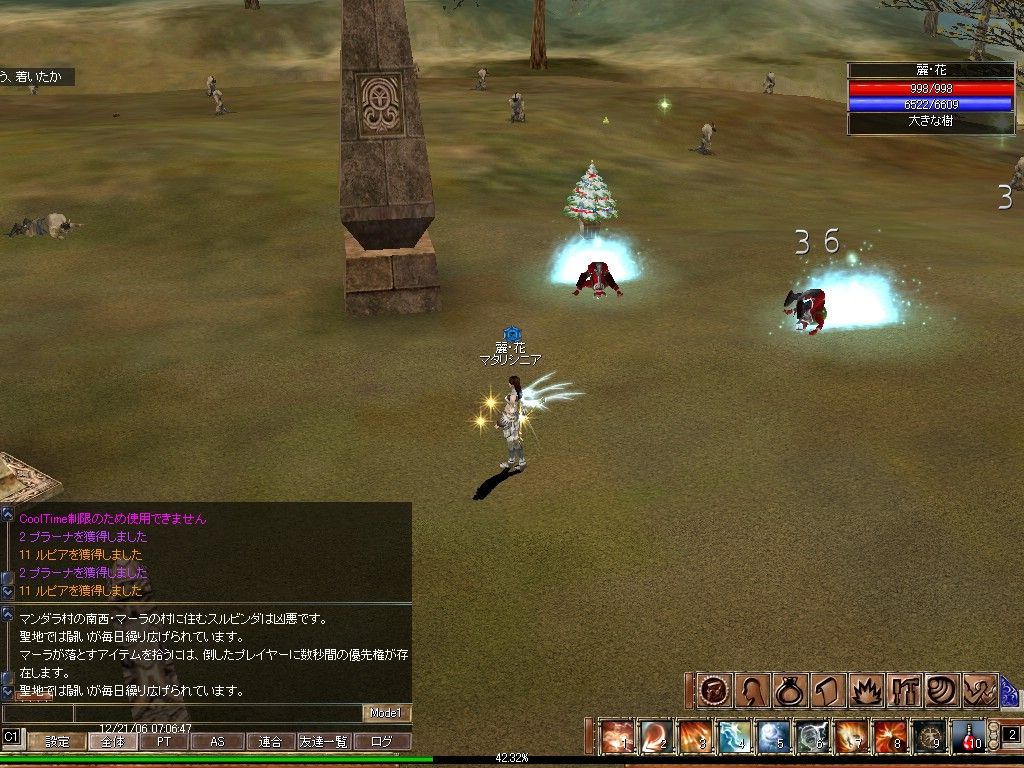Viewport: 1024px width, 768px height.
Task: Choose the 連合 alliance chat tab
Action: [x=270, y=742]
